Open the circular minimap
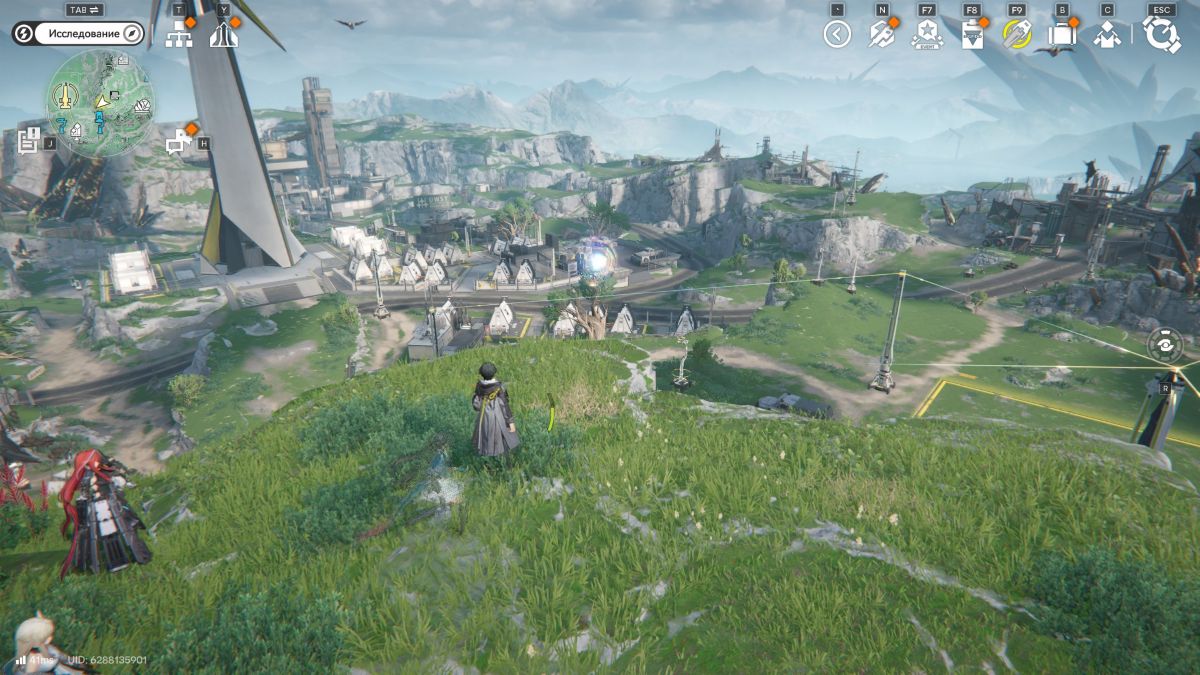Screen dimensions: 1200x675 [99, 103]
